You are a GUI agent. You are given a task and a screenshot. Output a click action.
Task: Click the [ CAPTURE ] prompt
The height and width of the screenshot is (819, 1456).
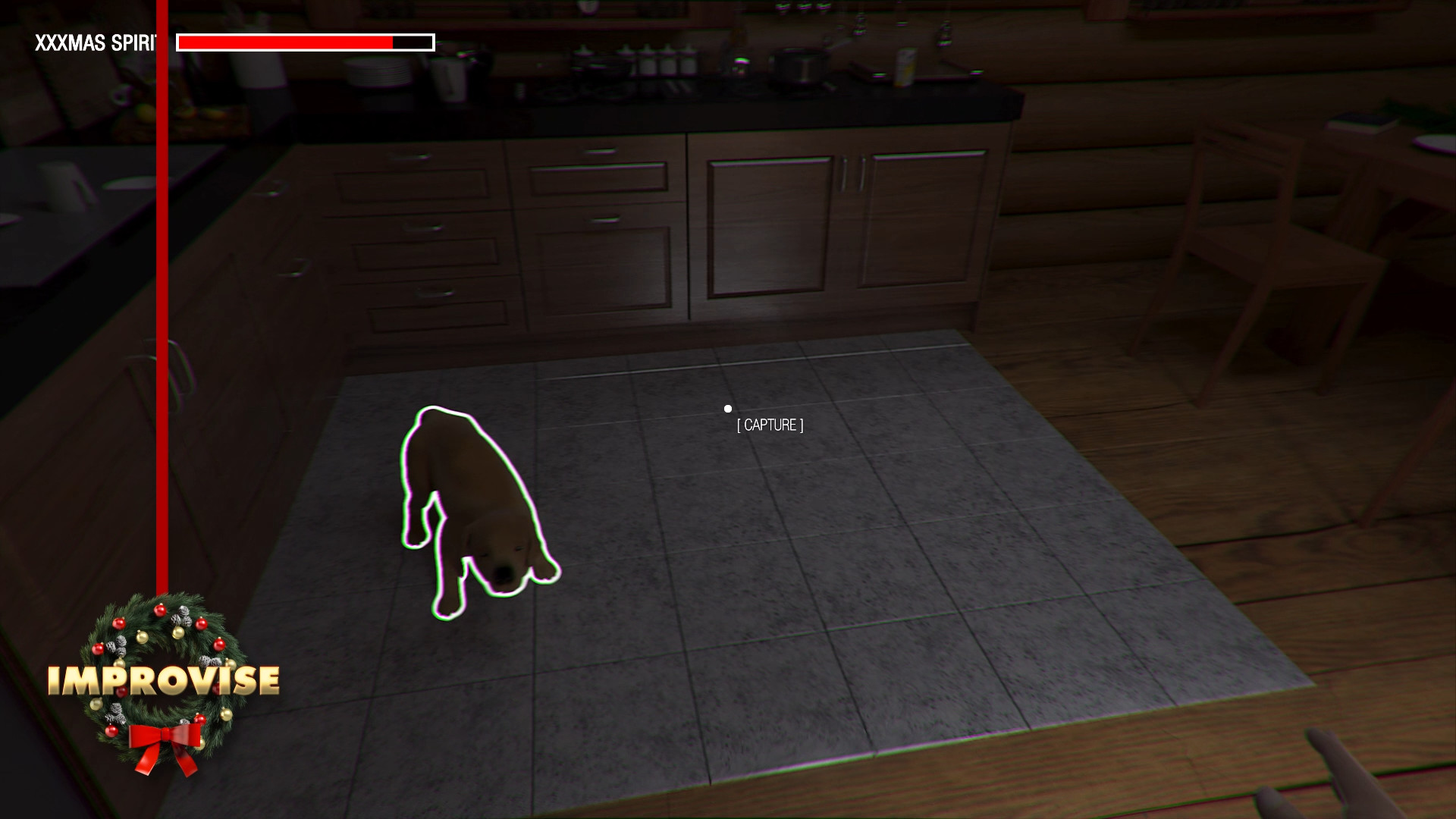point(769,425)
